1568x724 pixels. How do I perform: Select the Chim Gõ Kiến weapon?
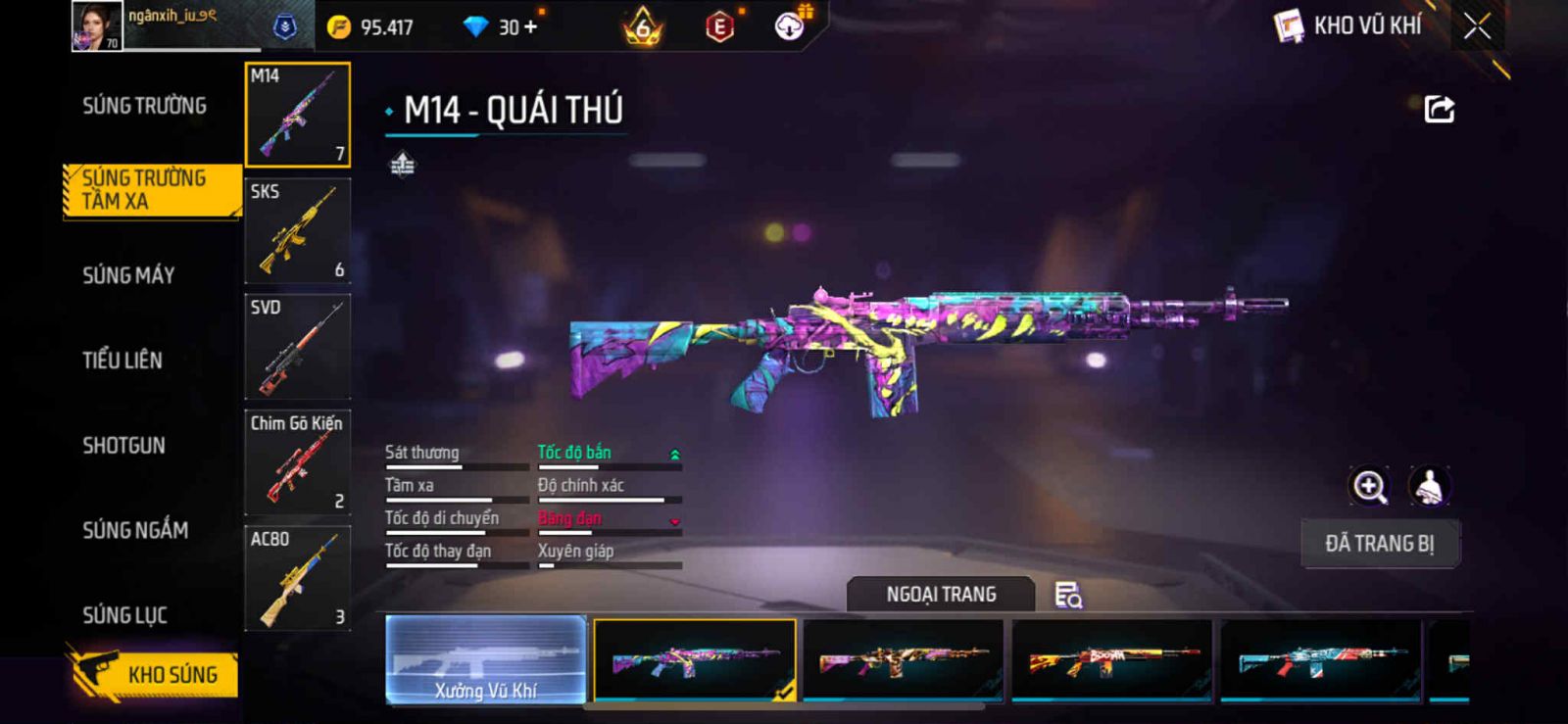[297, 462]
